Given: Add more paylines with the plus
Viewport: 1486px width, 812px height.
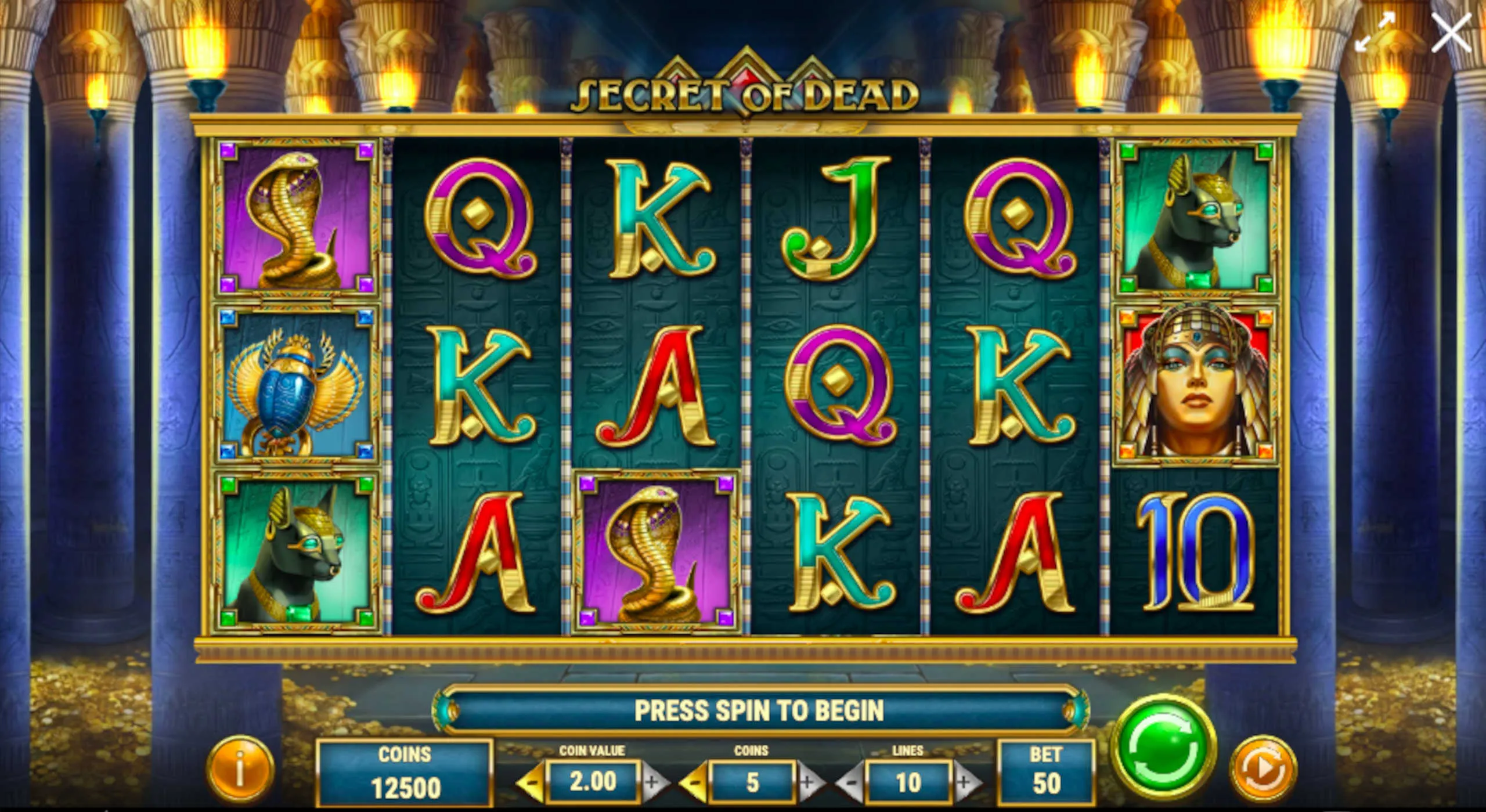Looking at the screenshot, I should pyautogui.click(x=964, y=782).
